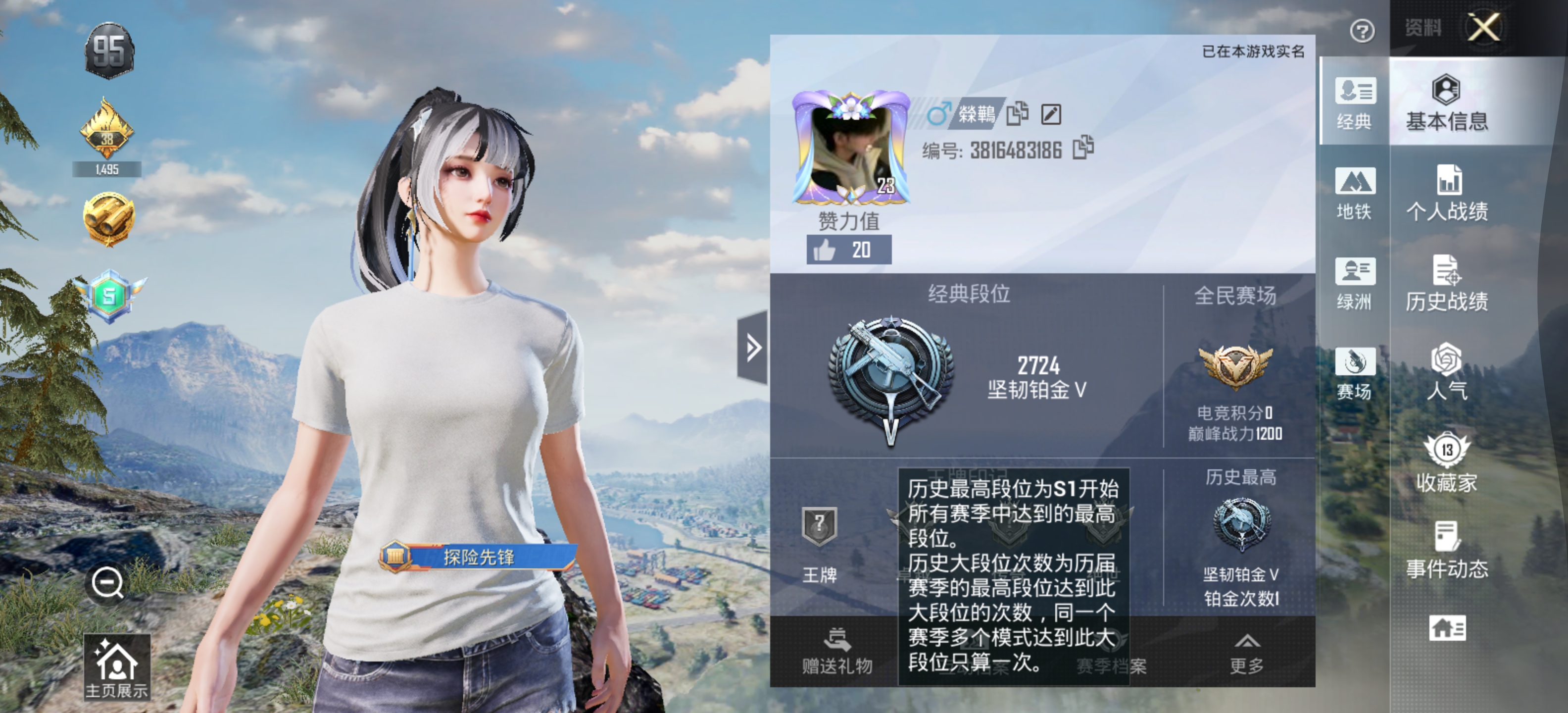Copy the player ID number
The height and width of the screenshot is (713, 1568).
(1083, 148)
